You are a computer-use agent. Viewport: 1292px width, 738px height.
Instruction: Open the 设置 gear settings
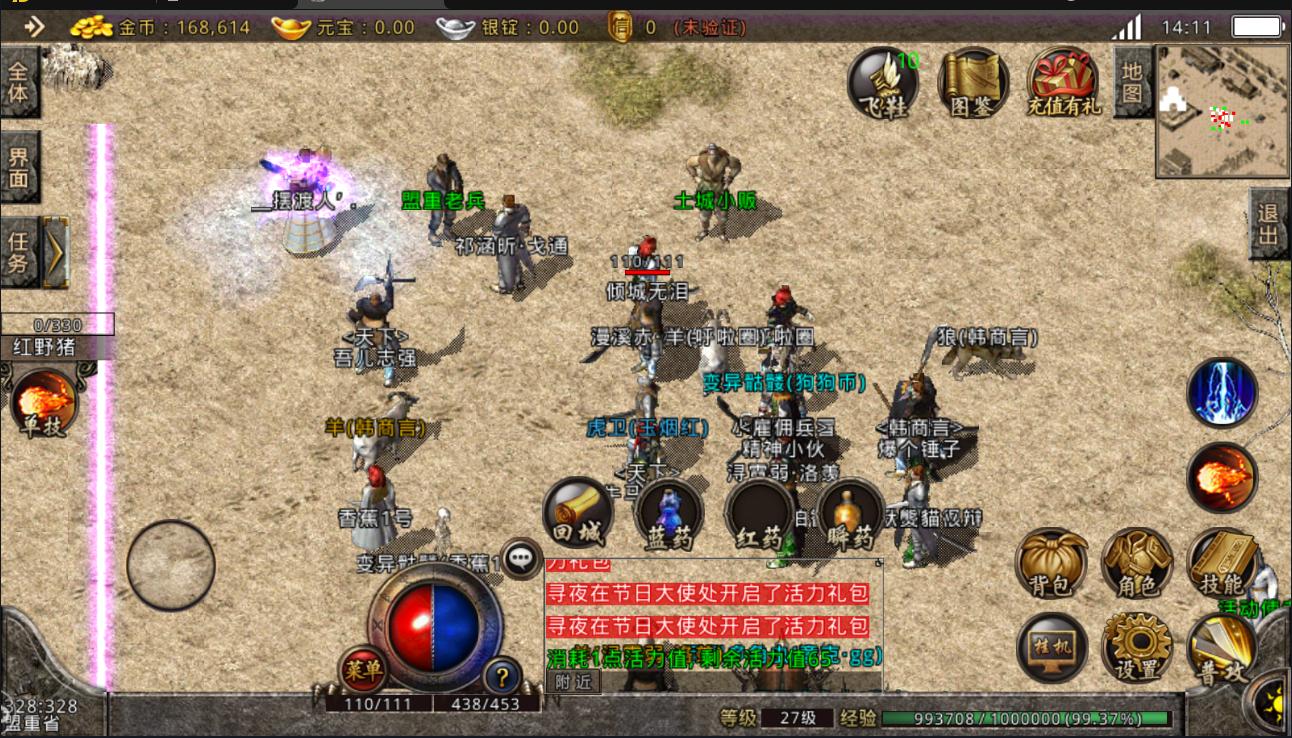point(1137,647)
